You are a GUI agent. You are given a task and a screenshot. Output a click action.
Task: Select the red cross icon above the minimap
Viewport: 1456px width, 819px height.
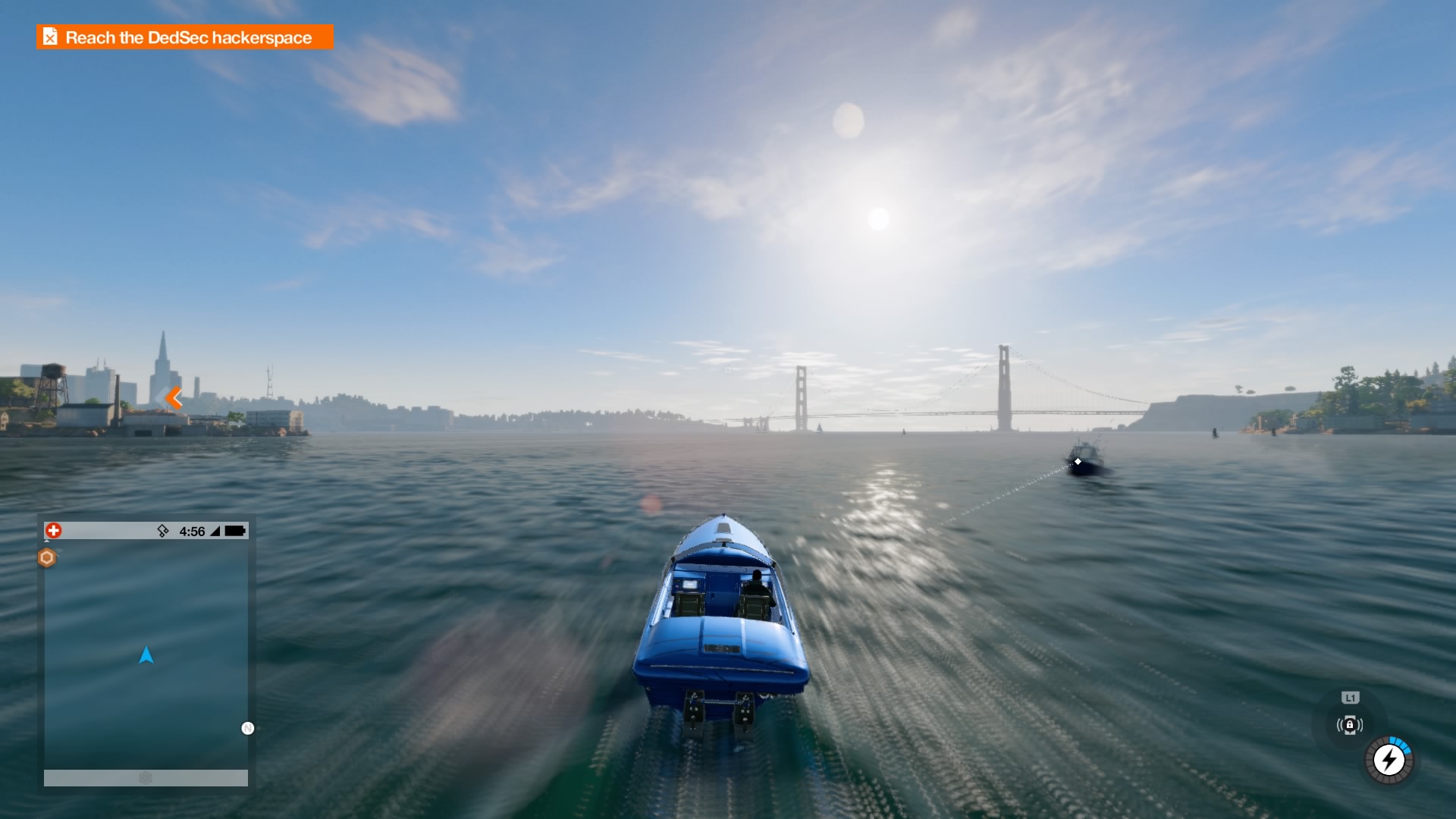coord(53,530)
